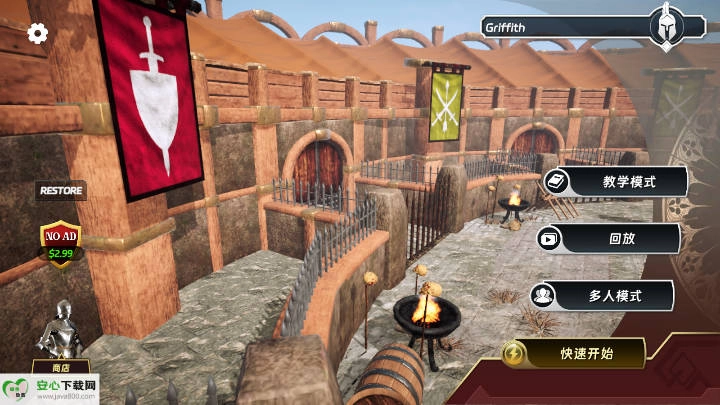Screen dimensions: 720x405
Task: Open settings with the gear icon
Action: point(38,34)
